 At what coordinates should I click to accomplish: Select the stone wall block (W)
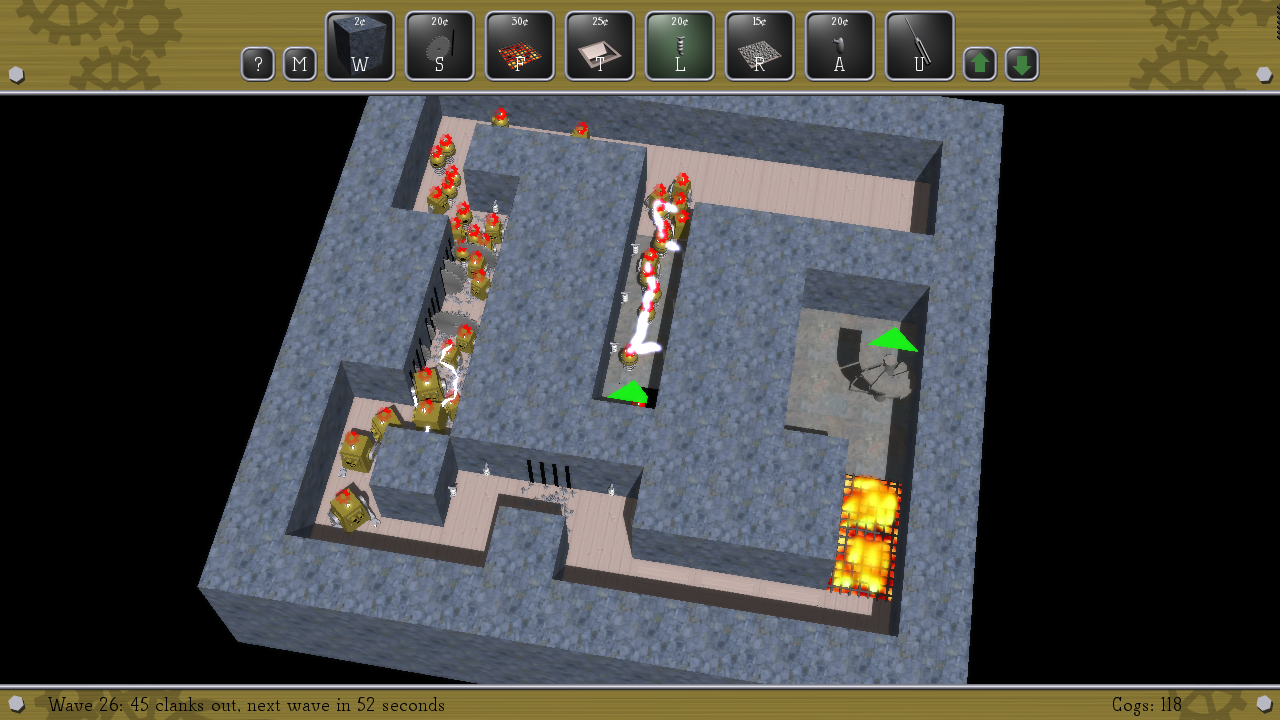click(360, 46)
